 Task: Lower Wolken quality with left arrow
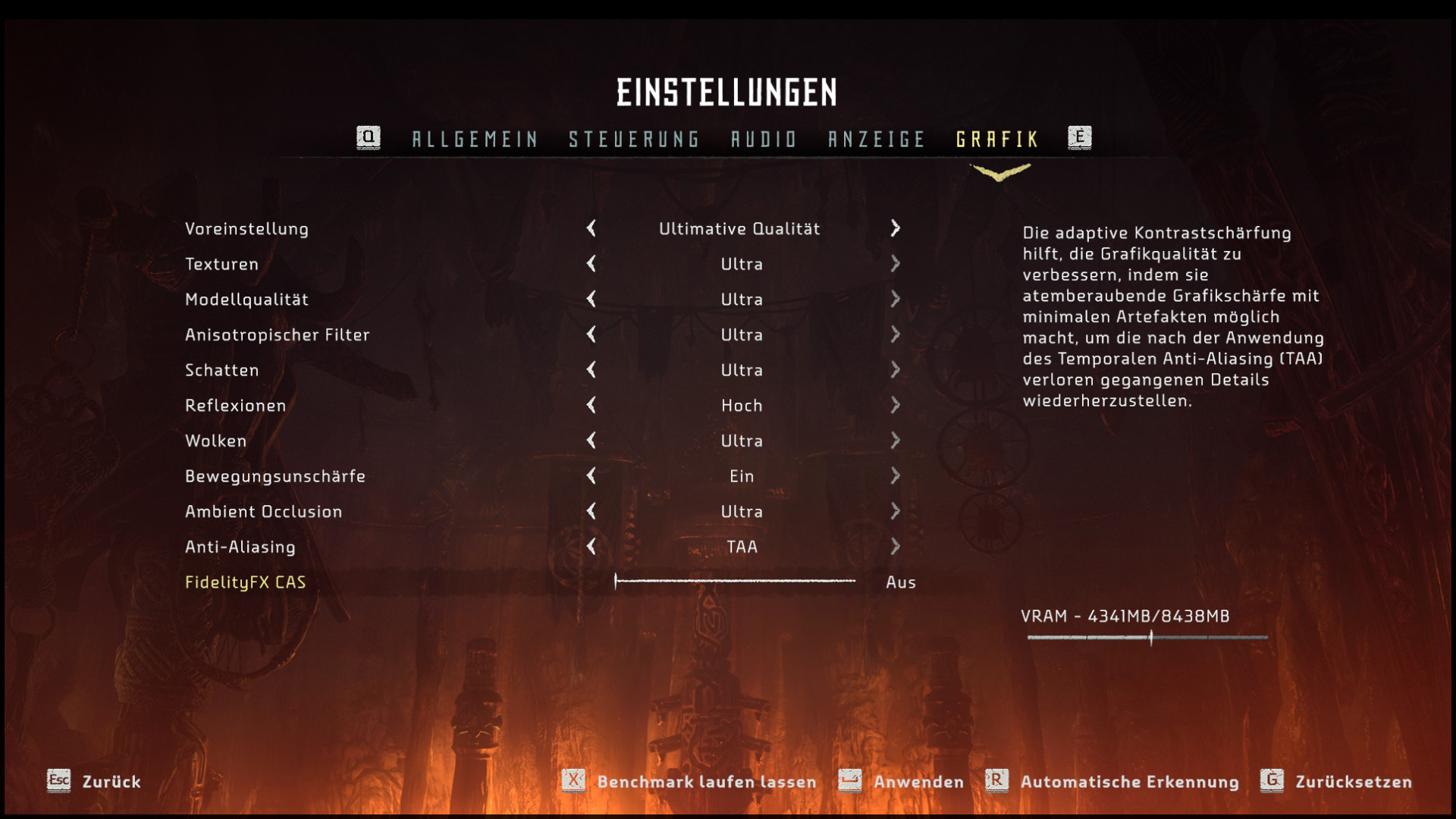click(591, 441)
